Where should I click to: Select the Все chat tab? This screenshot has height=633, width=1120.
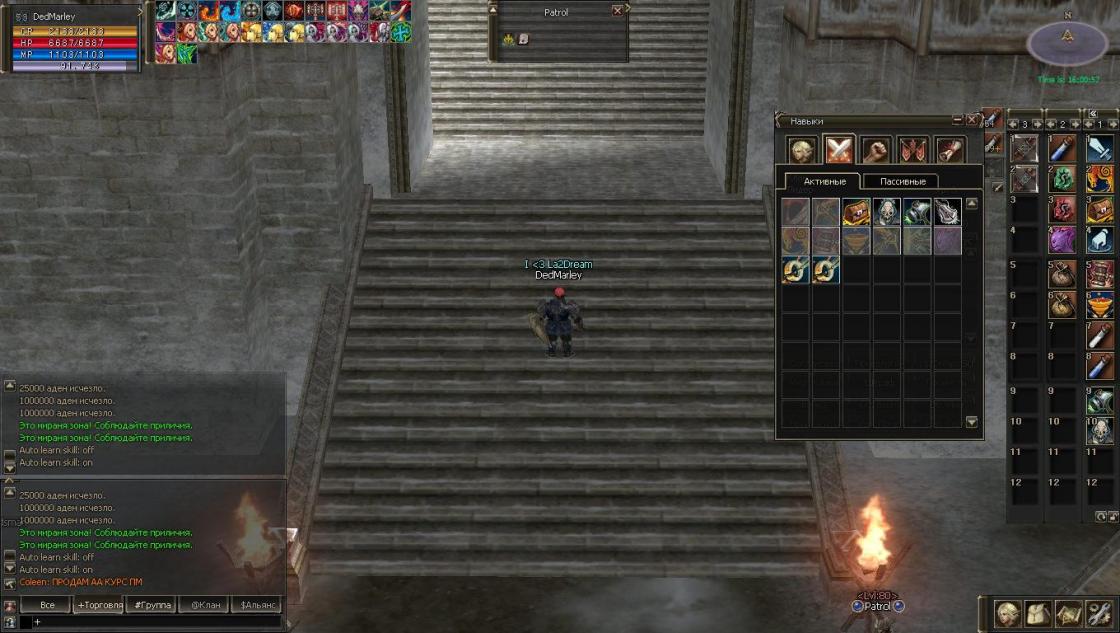[x=46, y=605]
